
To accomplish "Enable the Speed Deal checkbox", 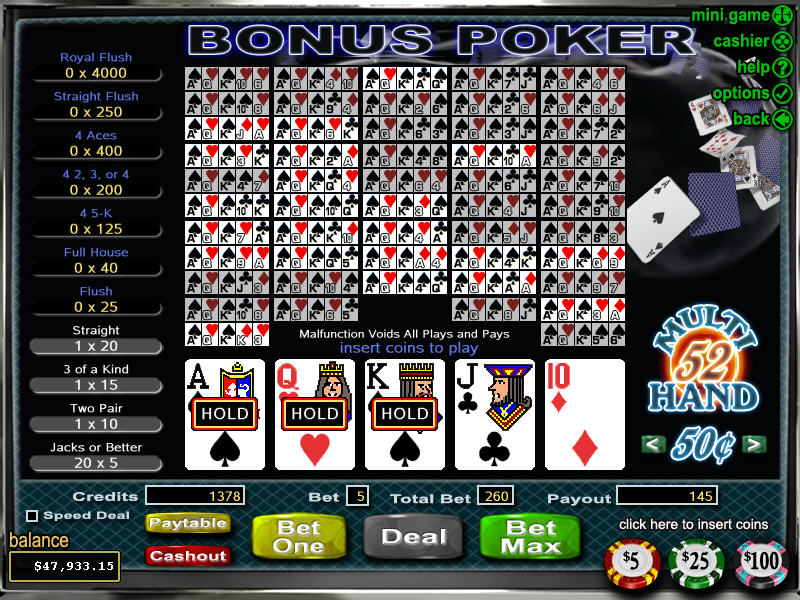I will [x=32, y=516].
